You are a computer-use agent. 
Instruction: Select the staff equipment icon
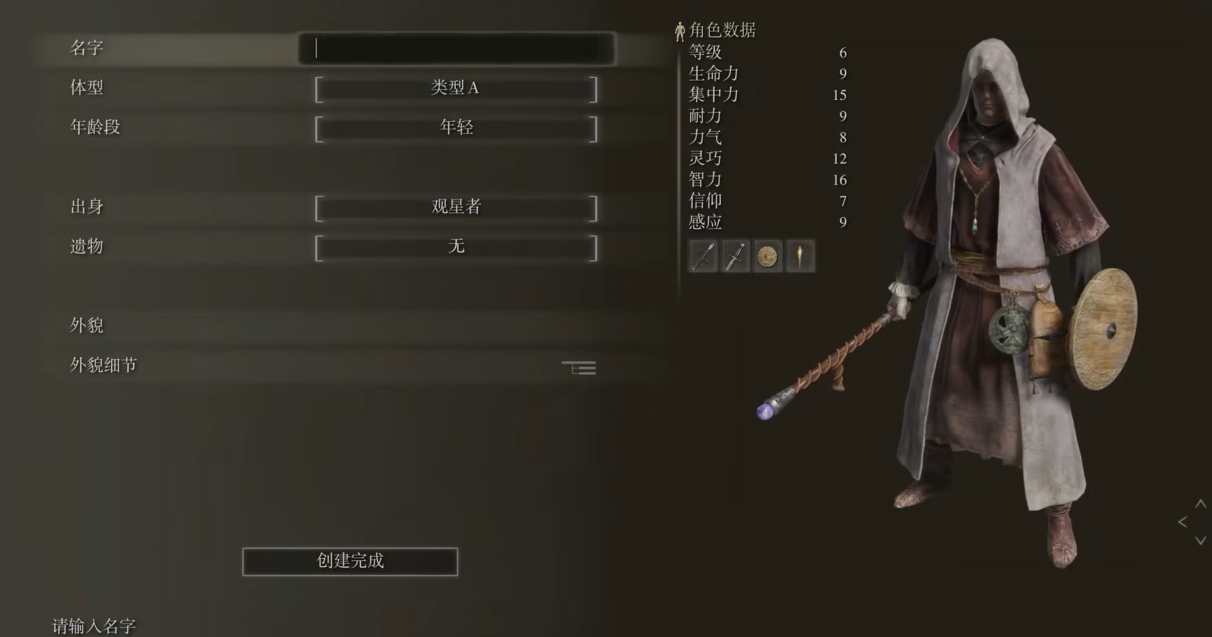click(x=704, y=257)
